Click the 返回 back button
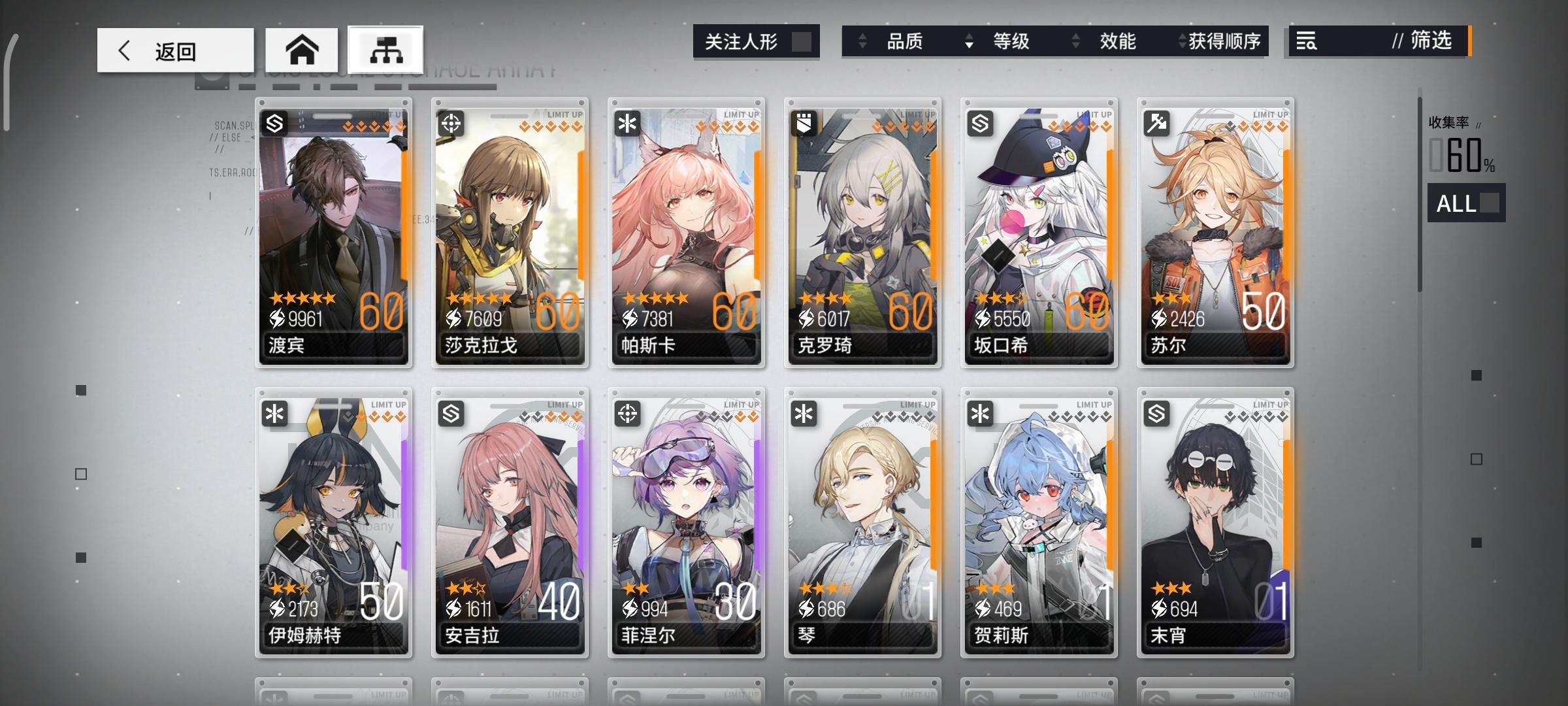Image resolution: width=1568 pixels, height=706 pixels. [x=175, y=49]
